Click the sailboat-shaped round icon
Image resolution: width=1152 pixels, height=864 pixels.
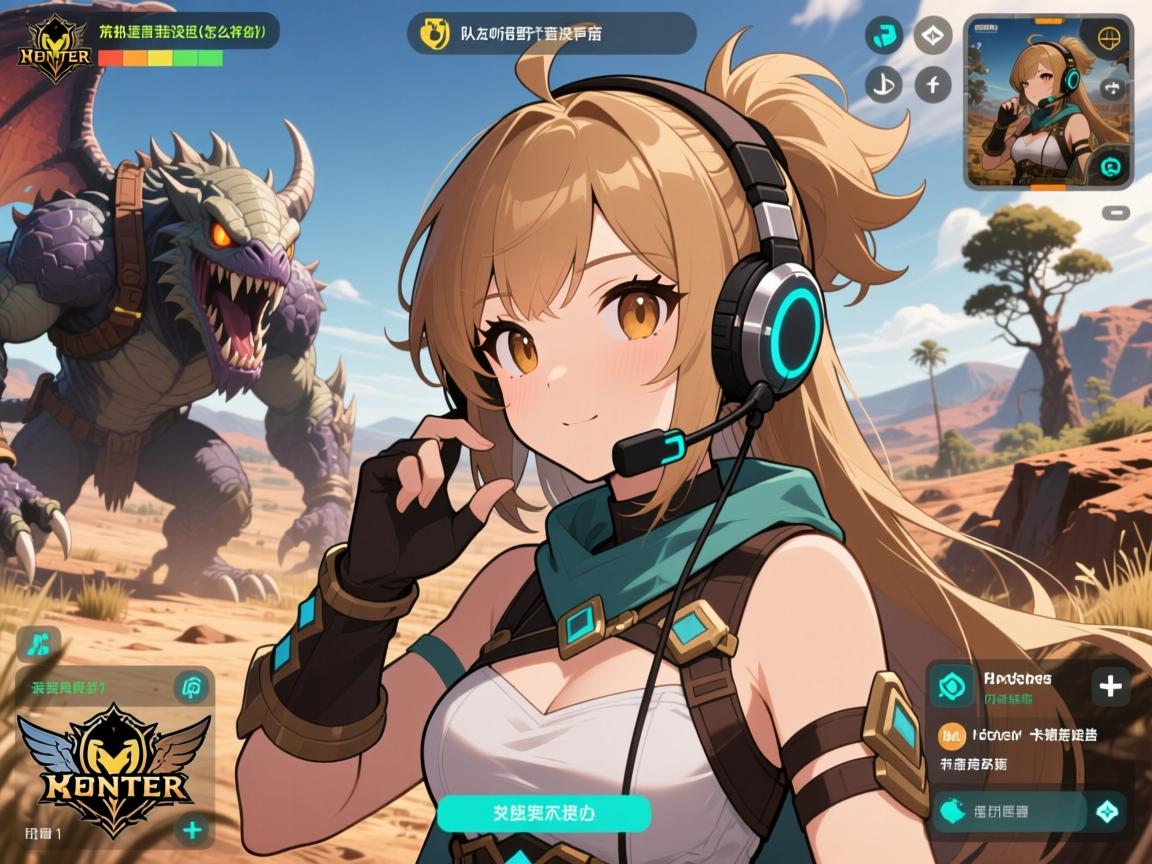pos(882,85)
